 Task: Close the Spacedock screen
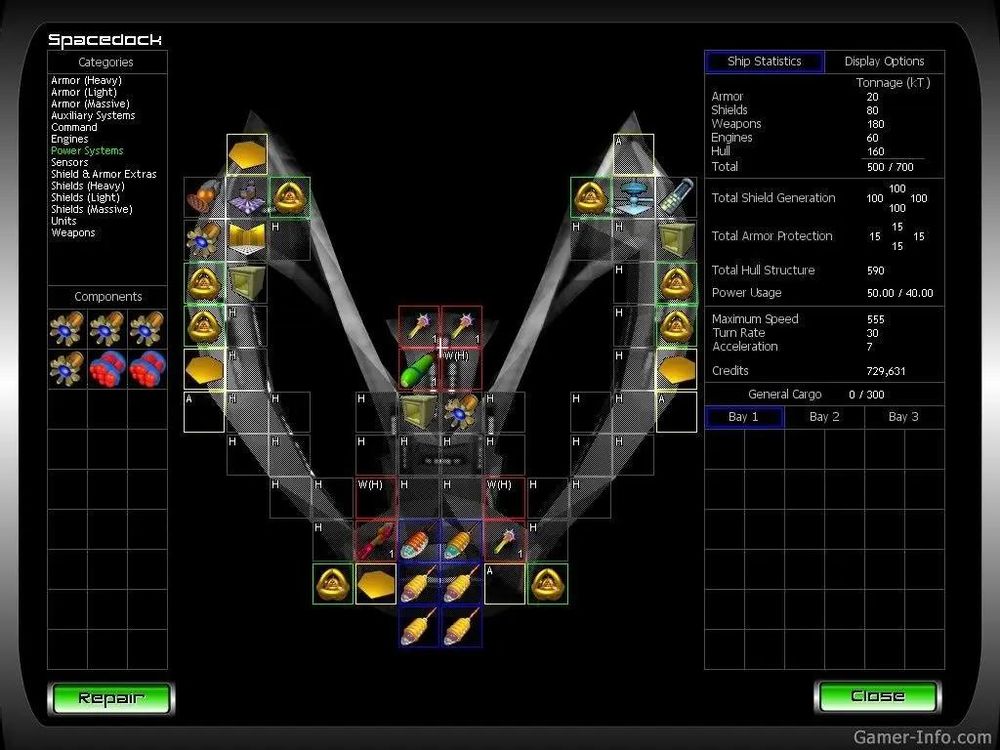pyautogui.click(x=877, y=696)
